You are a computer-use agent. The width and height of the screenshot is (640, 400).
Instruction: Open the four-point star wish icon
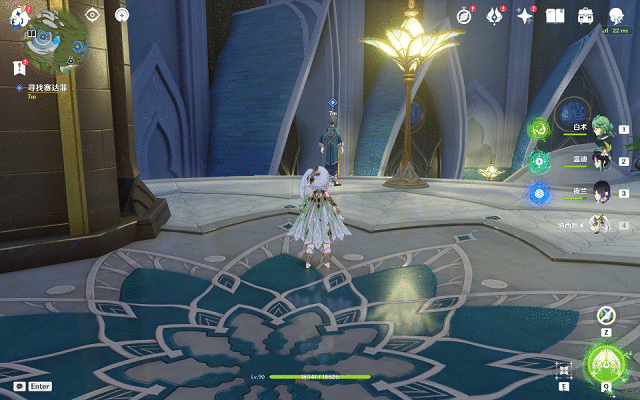[525, 16]
